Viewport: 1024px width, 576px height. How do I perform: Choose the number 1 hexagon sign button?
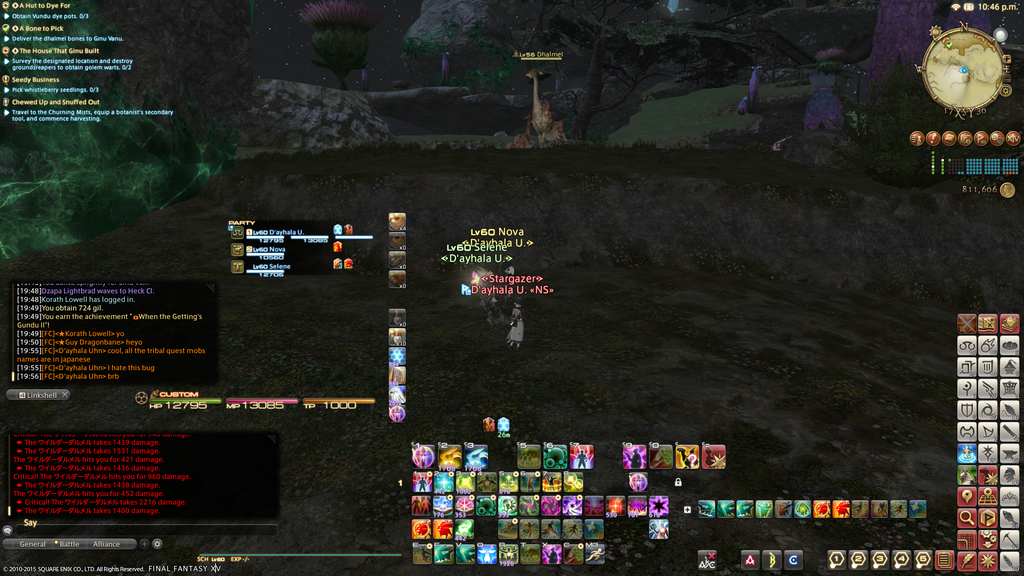coord(837,560)
